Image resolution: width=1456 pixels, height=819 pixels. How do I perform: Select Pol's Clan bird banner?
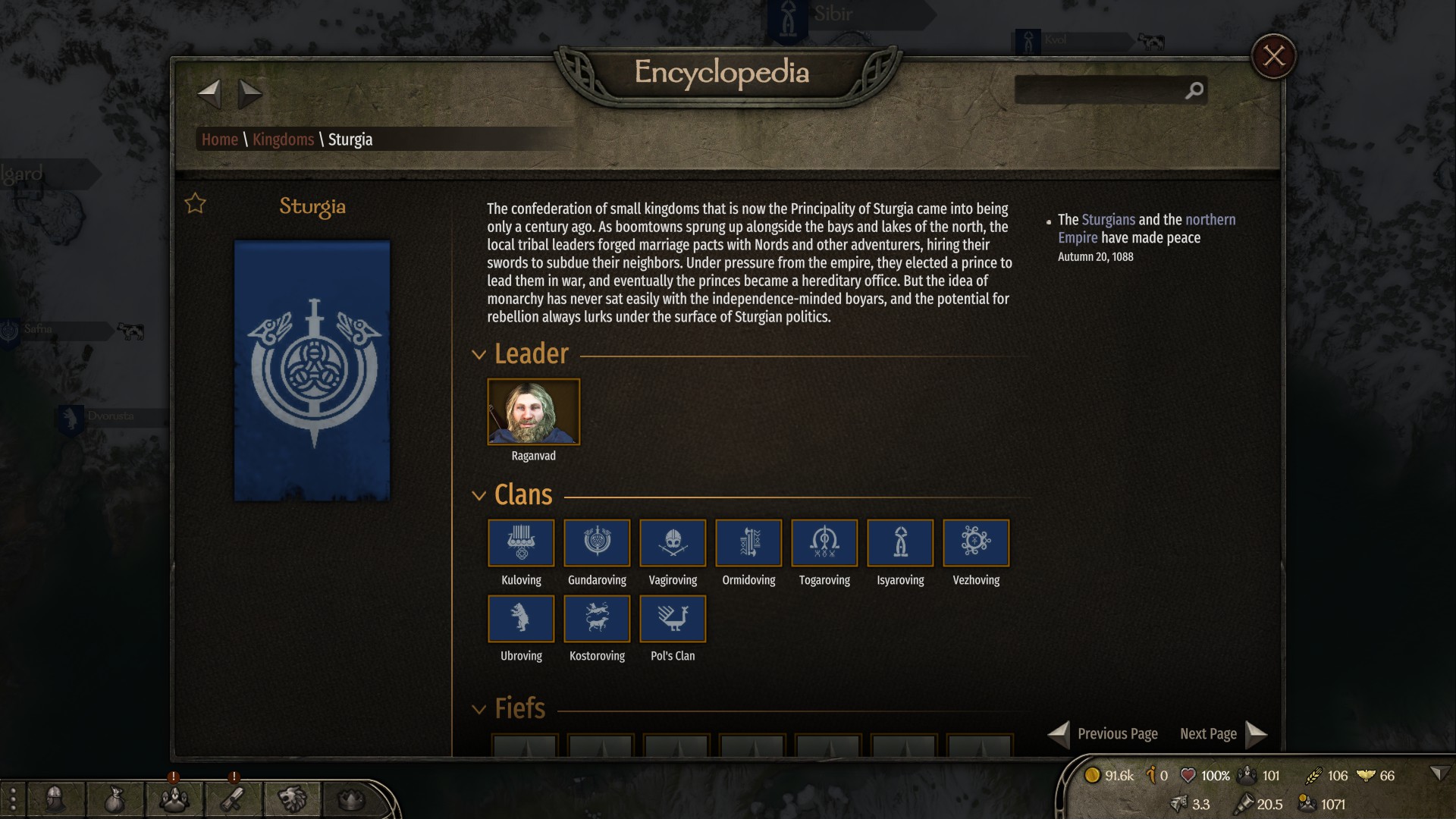coord(673,619)
